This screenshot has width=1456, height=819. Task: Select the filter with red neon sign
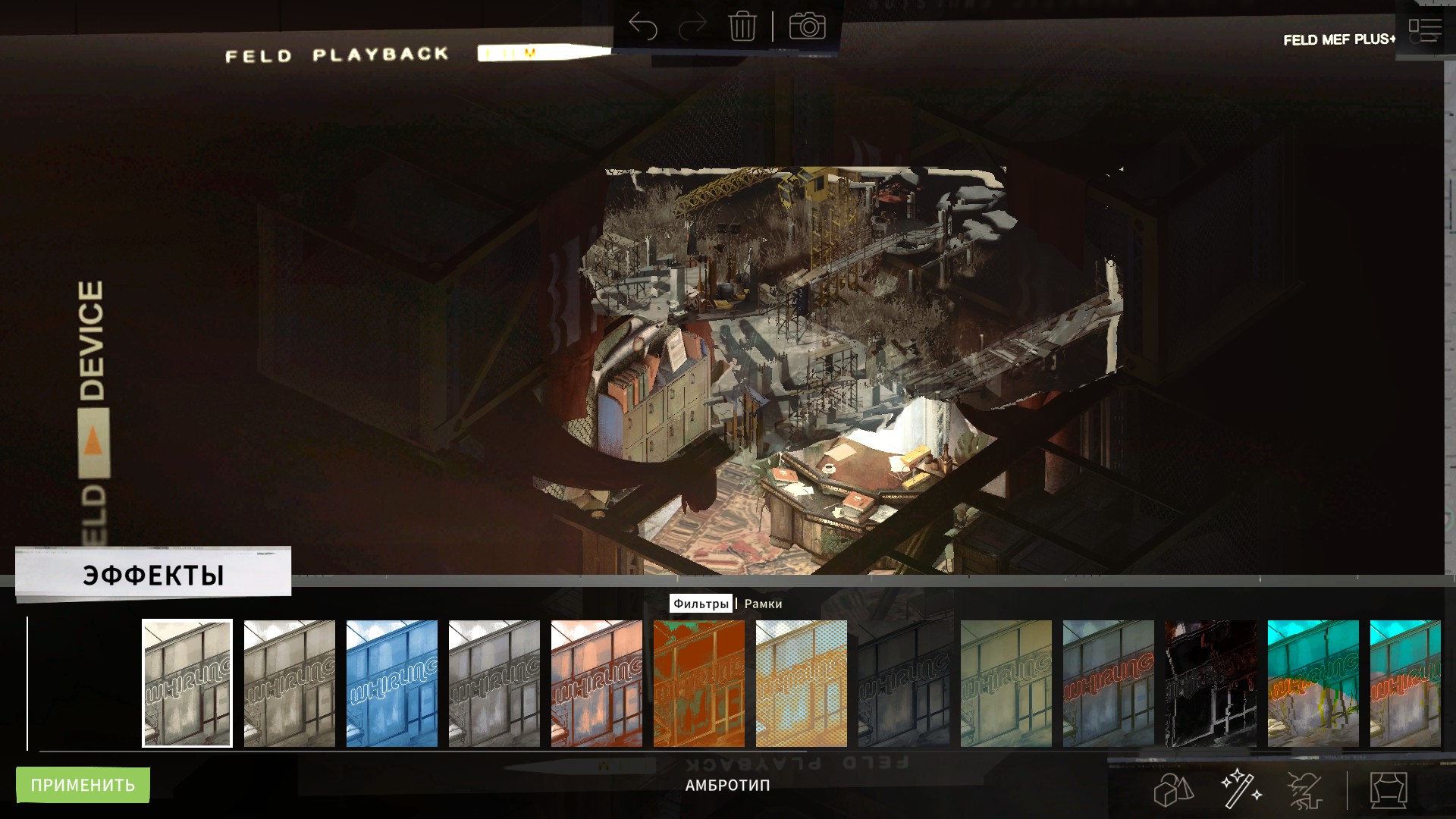point(1109,683)
